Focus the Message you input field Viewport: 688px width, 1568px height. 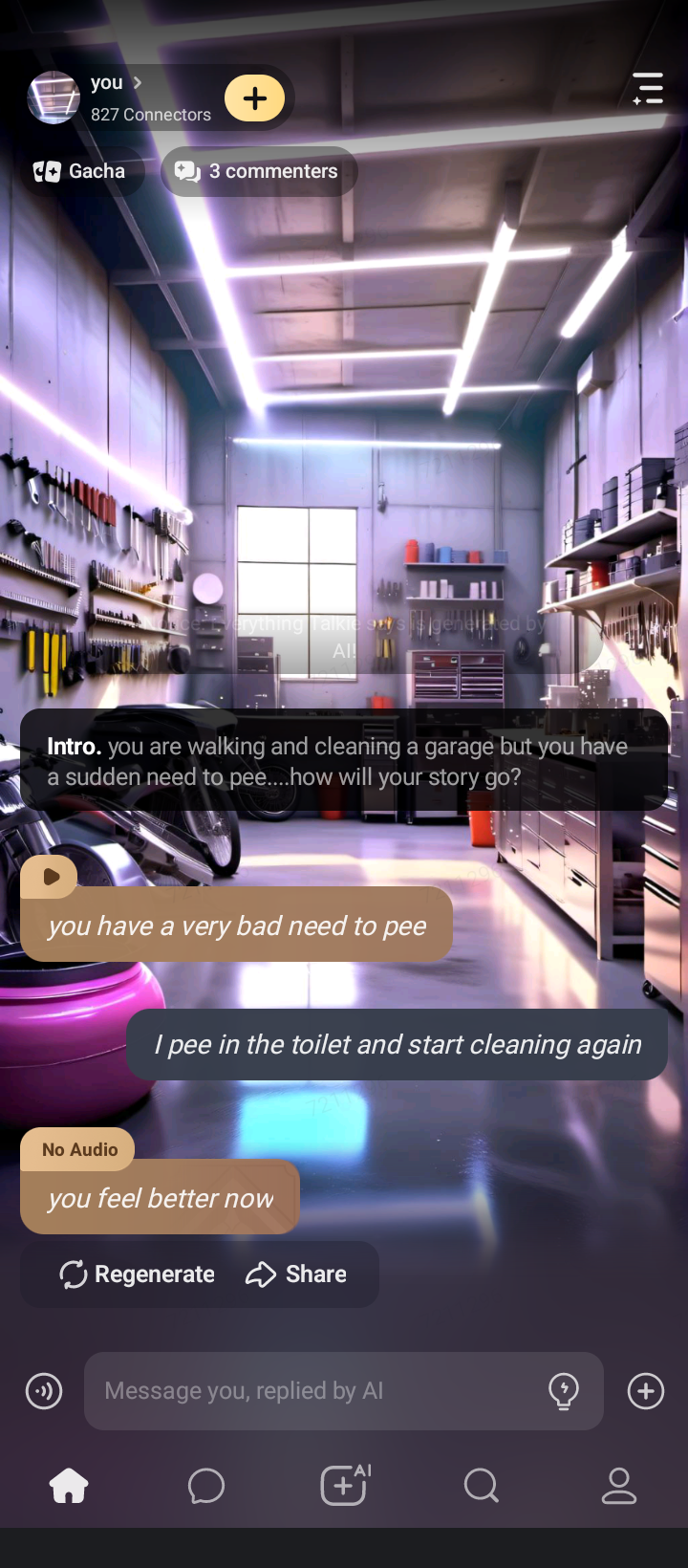pyautogui.click(x=315, y=1391)
